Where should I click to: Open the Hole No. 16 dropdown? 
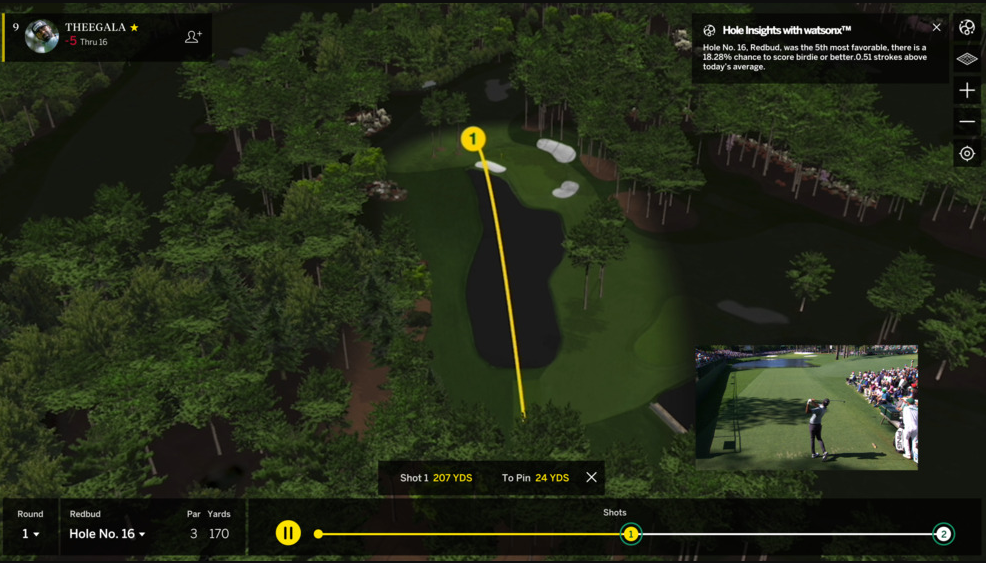tap(107, 534)
